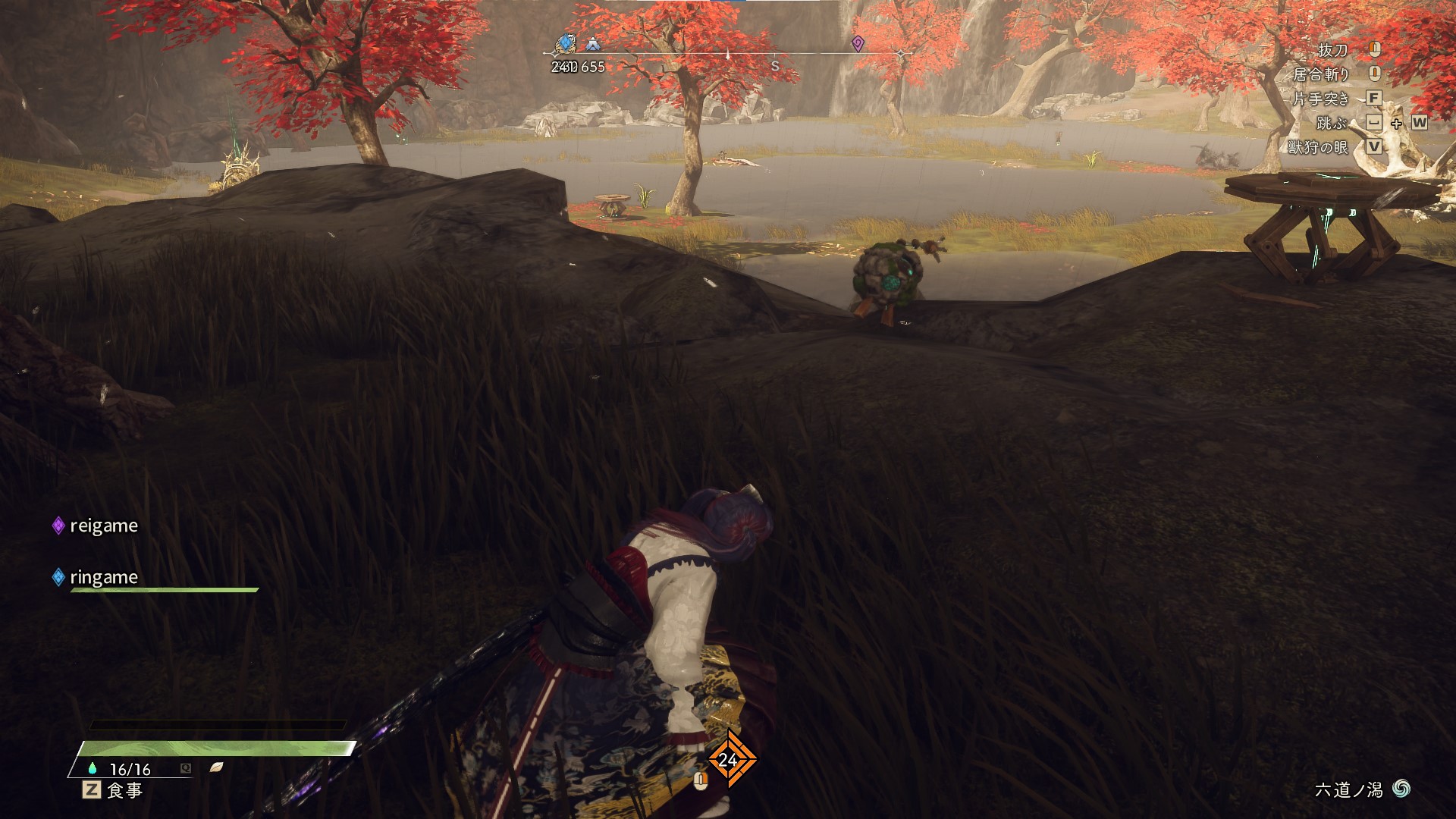The height and width of the screenshot is (819, 1456).
Task: Select party member ringame
Action: (103, 577)
